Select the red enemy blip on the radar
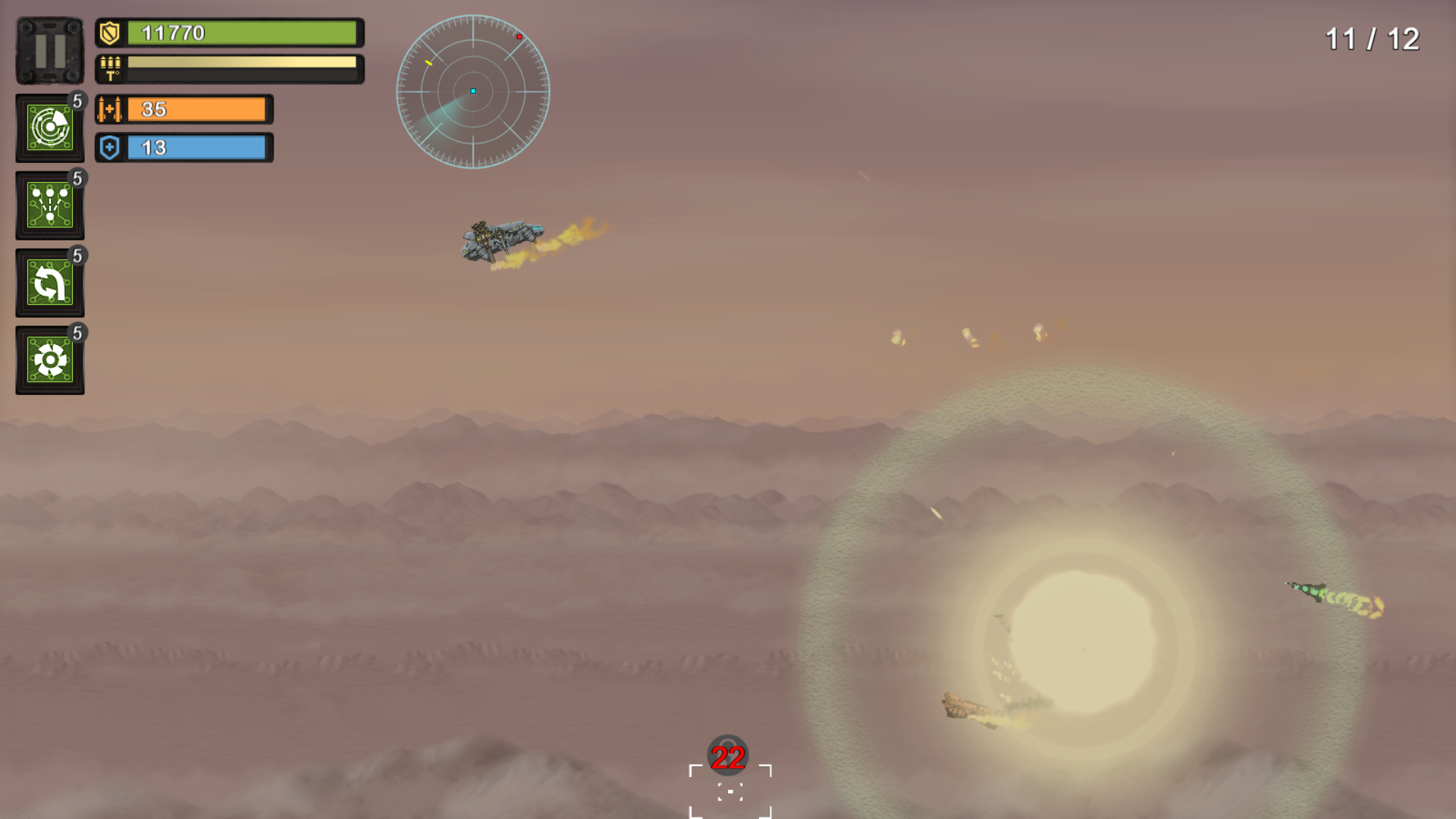This screenshot has height=819, width=1456. tap(519, 35)
